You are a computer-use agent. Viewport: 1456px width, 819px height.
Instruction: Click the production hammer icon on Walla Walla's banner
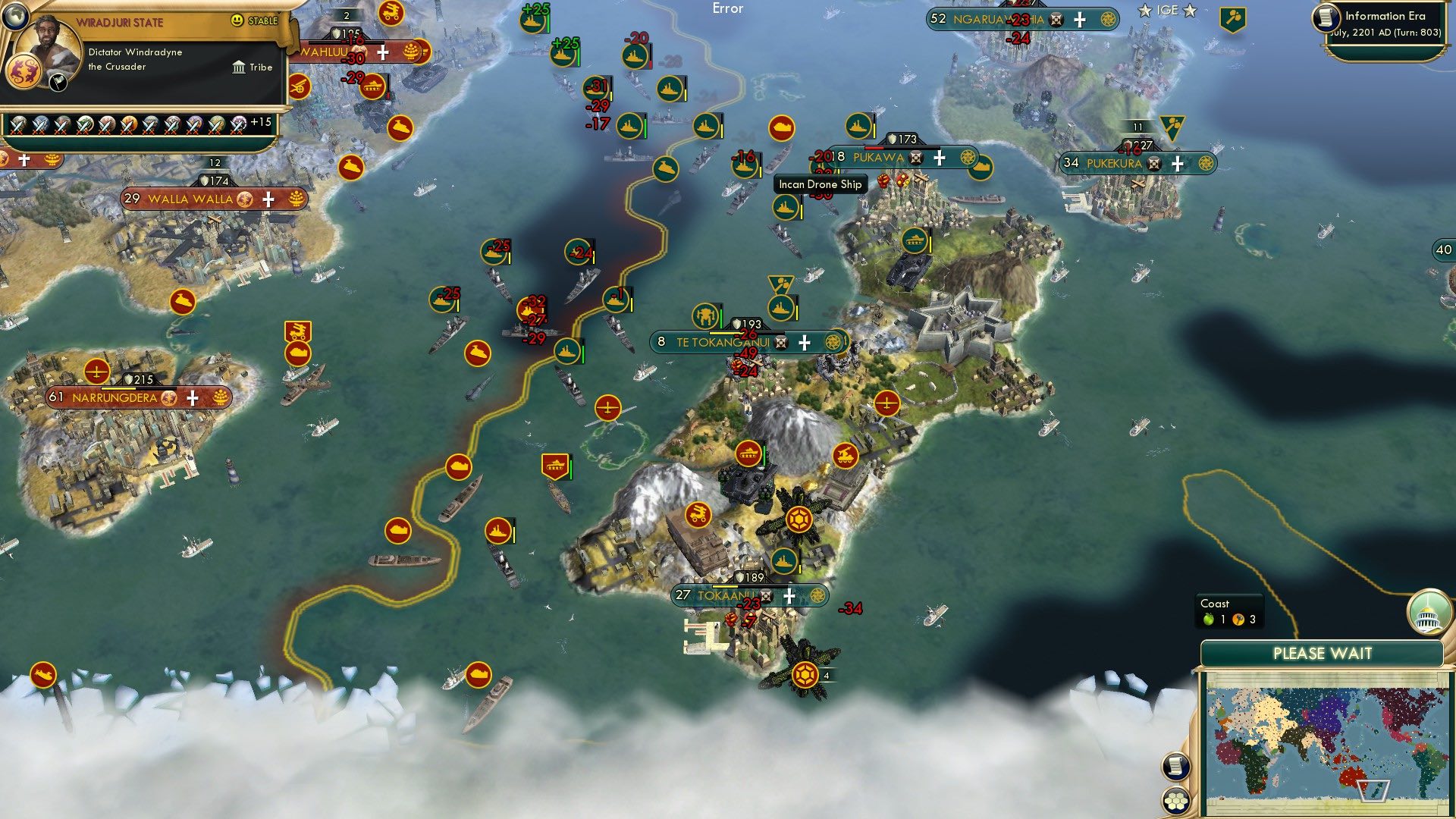tap(295, 199)
